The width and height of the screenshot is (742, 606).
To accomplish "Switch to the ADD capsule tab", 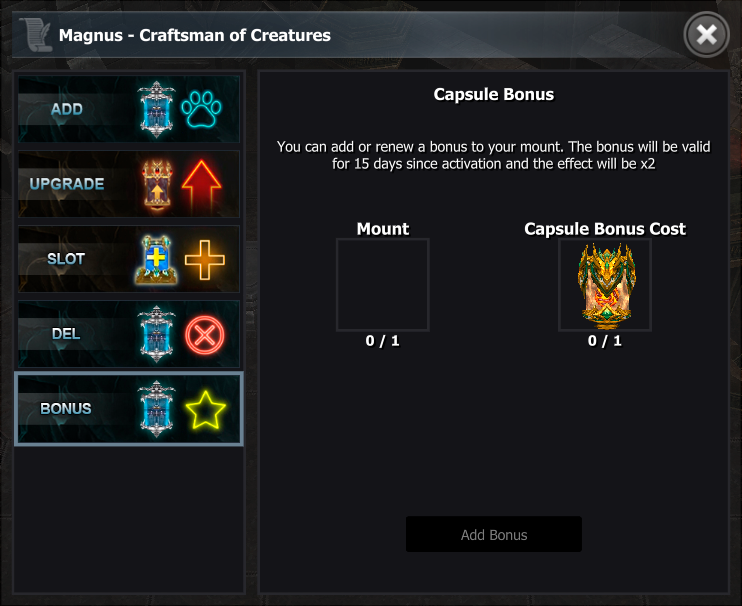I will point(128,109).
